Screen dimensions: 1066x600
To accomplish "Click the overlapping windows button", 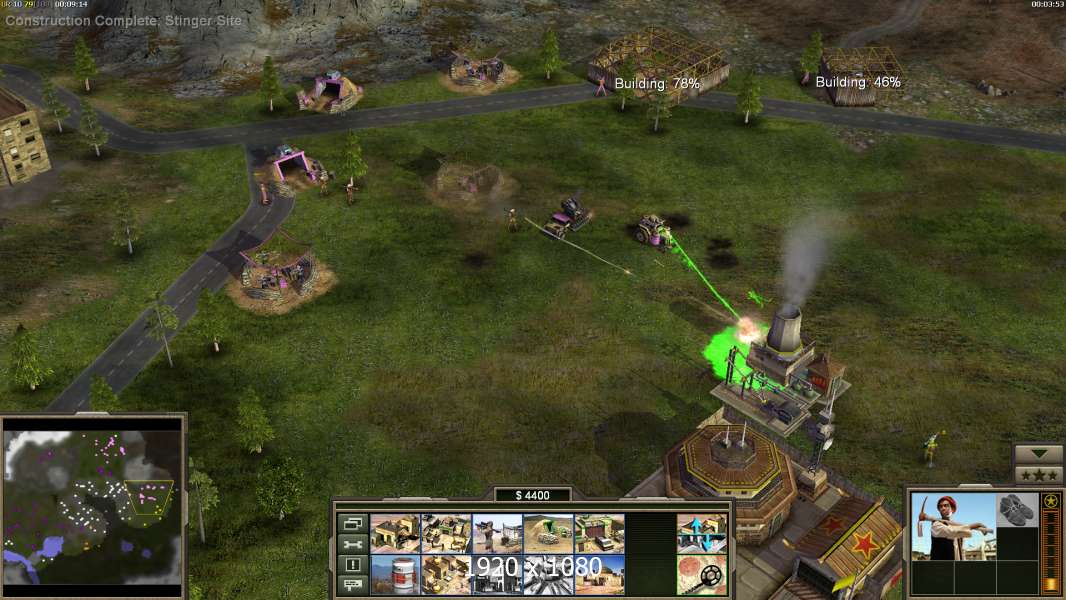I will 352,523.
